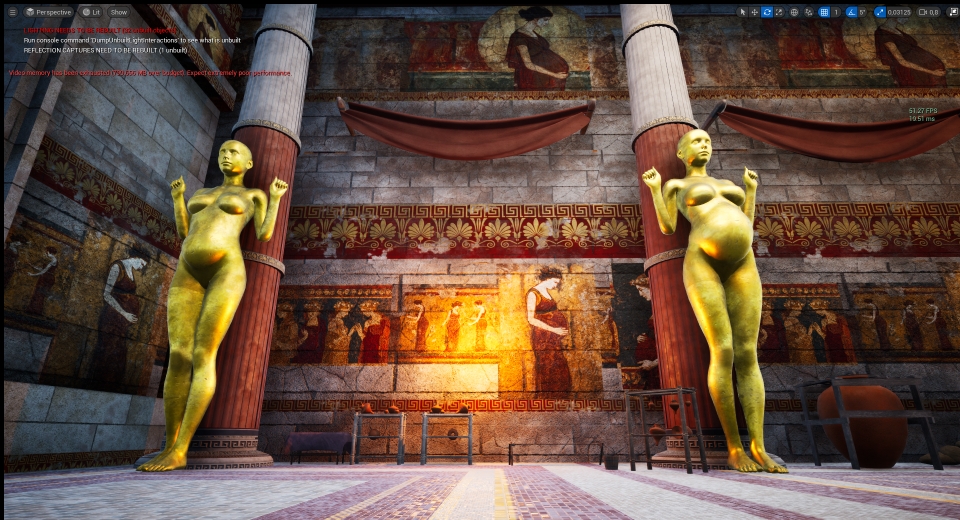Choose the select mode arrow tool
The width and height of the screenshot is (960, 520).
click(x=742, y=12)
